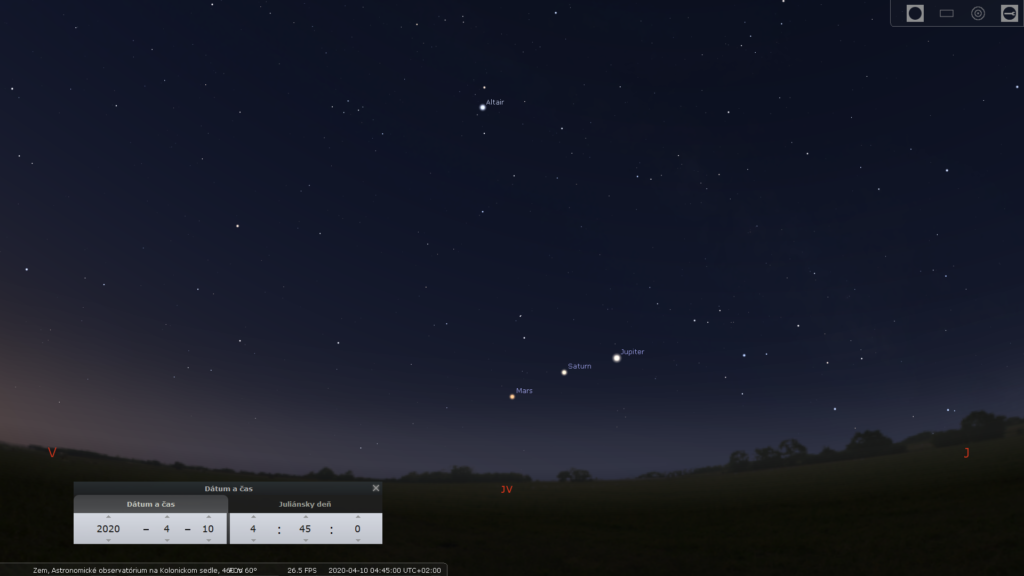Screen dimensions: 1024x576
Task: Raise the month value using up arrow
Action: pos(167,517)
